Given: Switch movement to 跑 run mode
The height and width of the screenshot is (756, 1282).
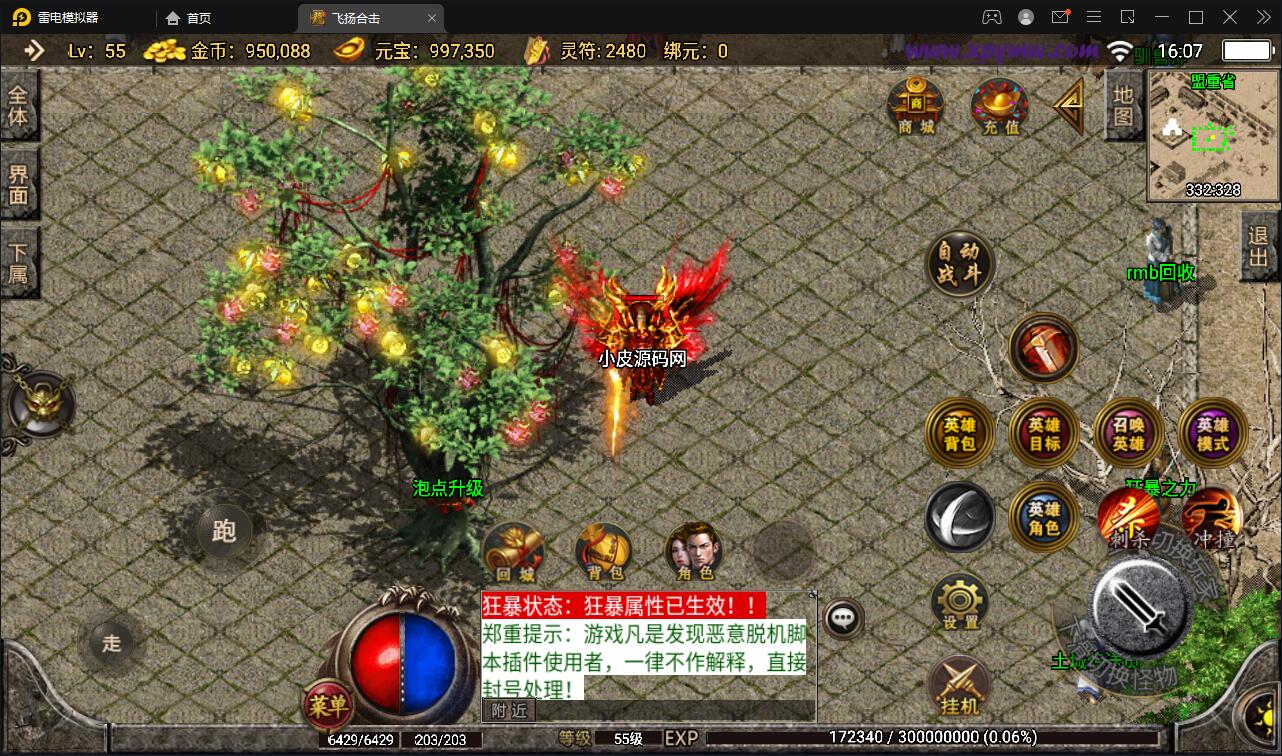Looking at the screenshot, I should (x=223, y=533).
